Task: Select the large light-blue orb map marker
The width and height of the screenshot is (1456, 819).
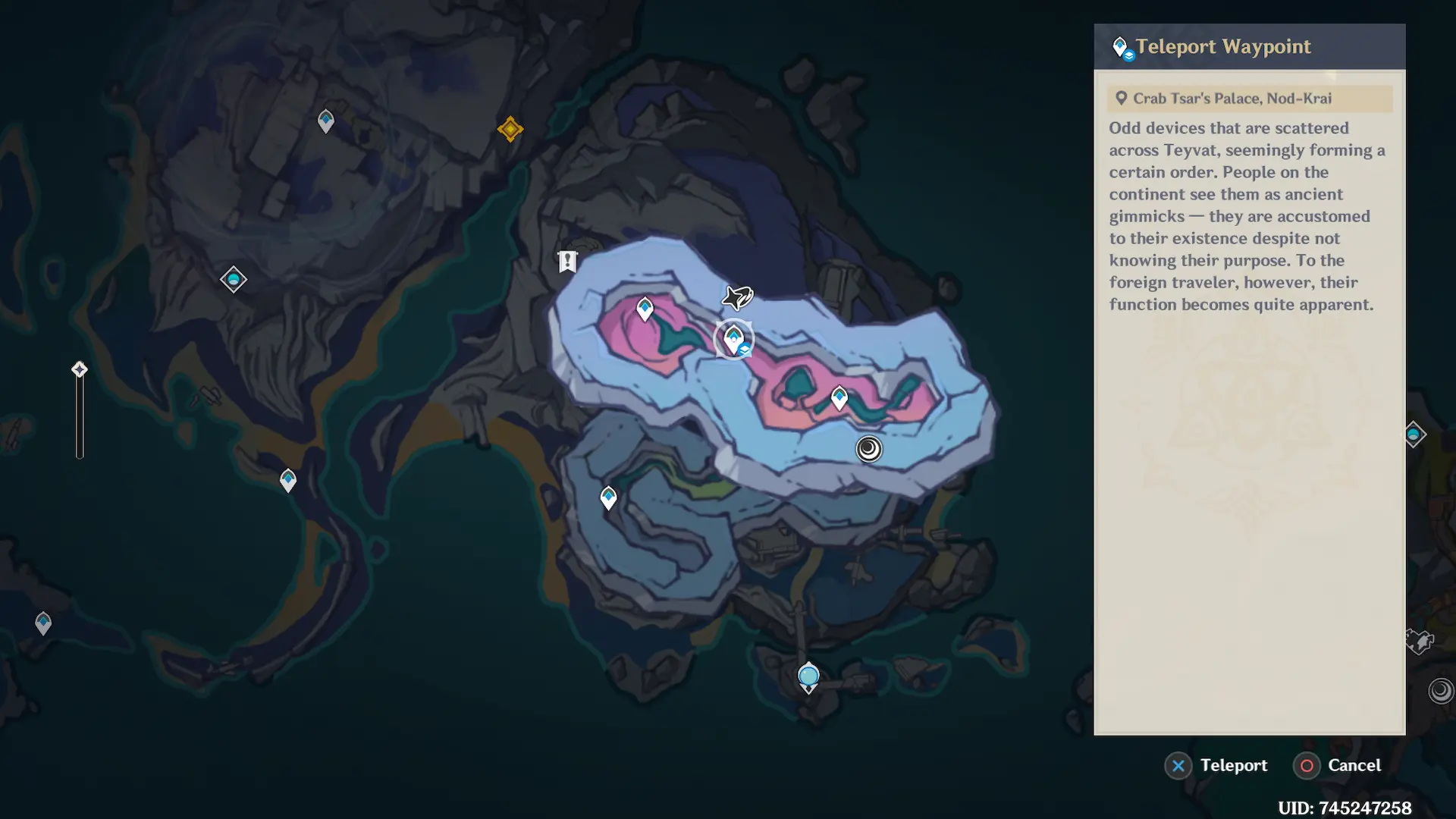Action: 808,675
